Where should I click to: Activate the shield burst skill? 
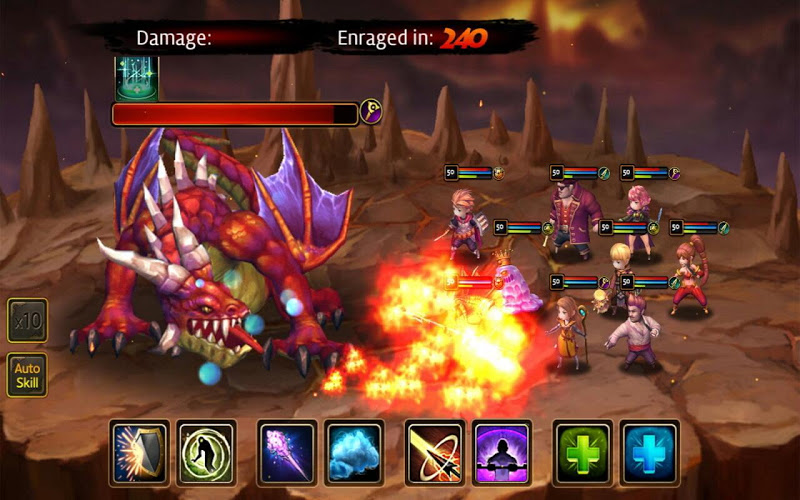[140, 452]
